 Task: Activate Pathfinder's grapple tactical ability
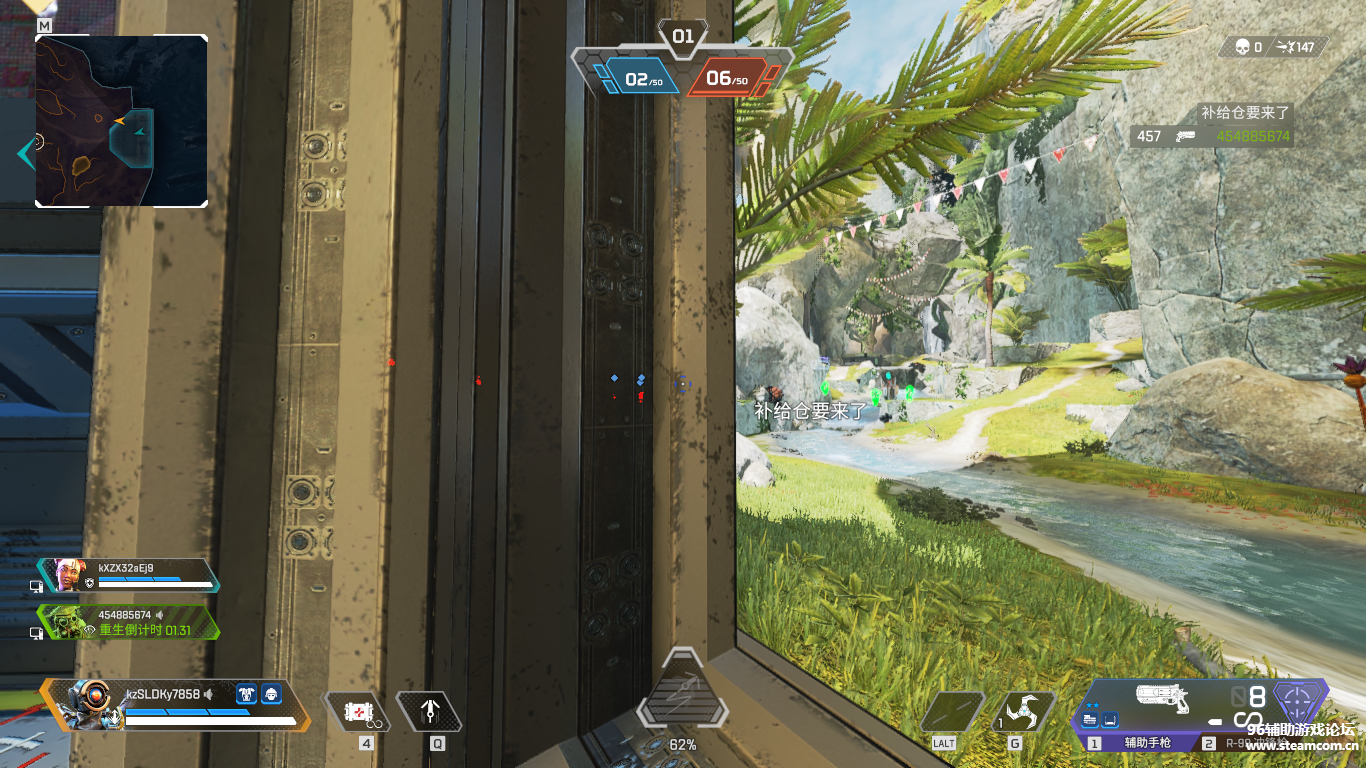(430, 711)
